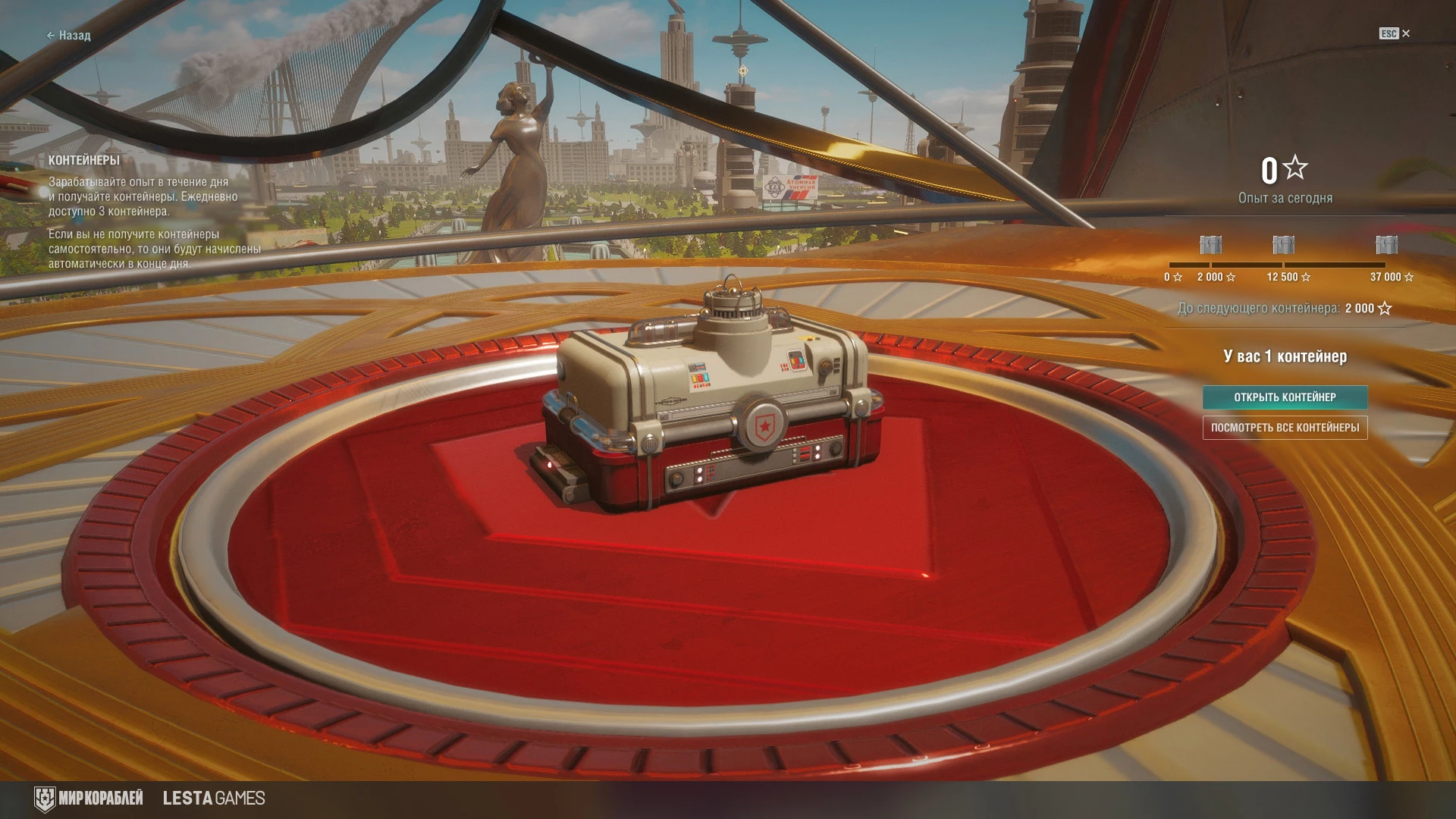View all containers via Посмотреть все контейнеры
The height and width of the screenshot is (819, 1456).
point(1285,428)
